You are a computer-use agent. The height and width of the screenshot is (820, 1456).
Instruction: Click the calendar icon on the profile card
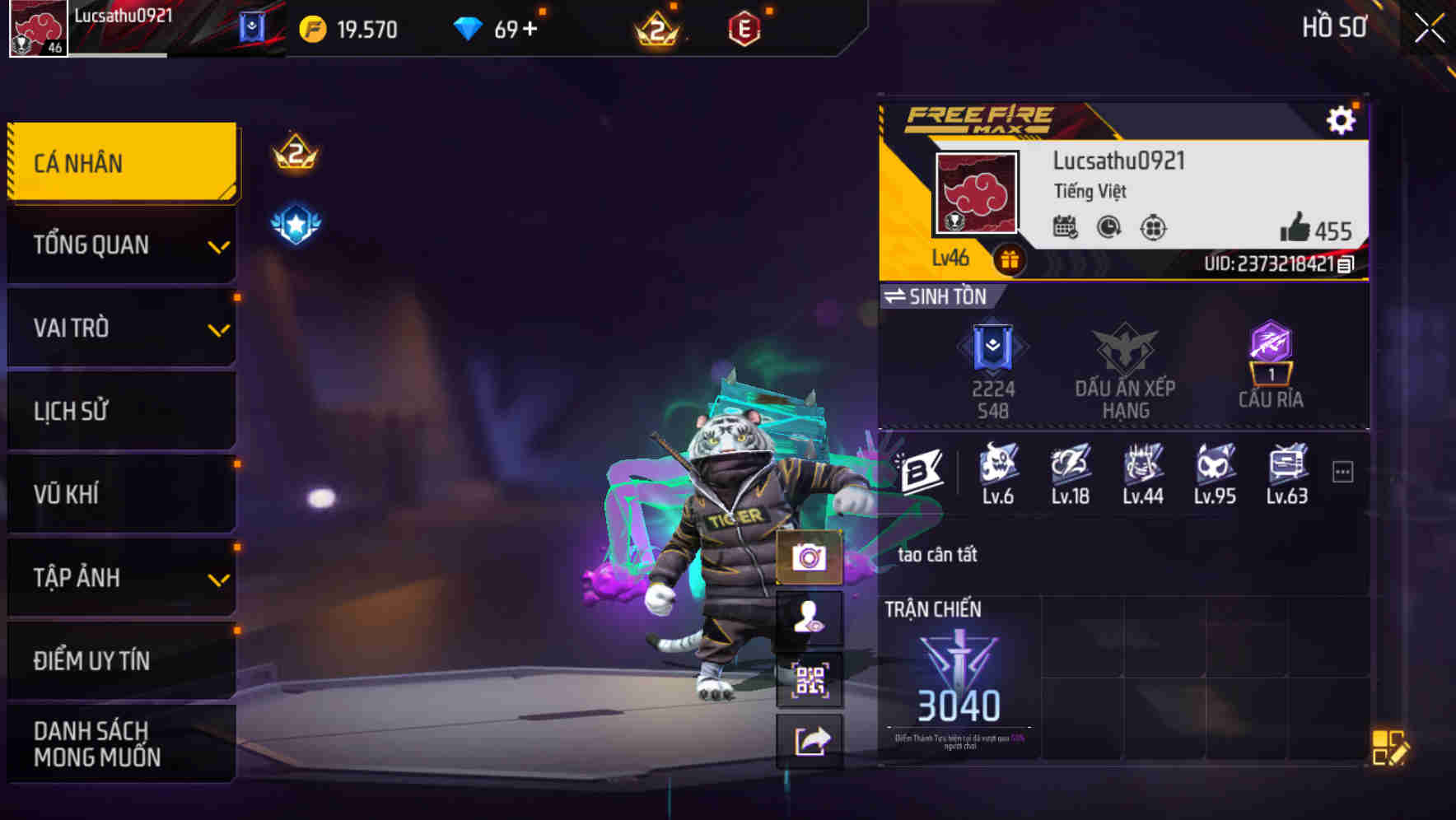[x=1067, y=229]
